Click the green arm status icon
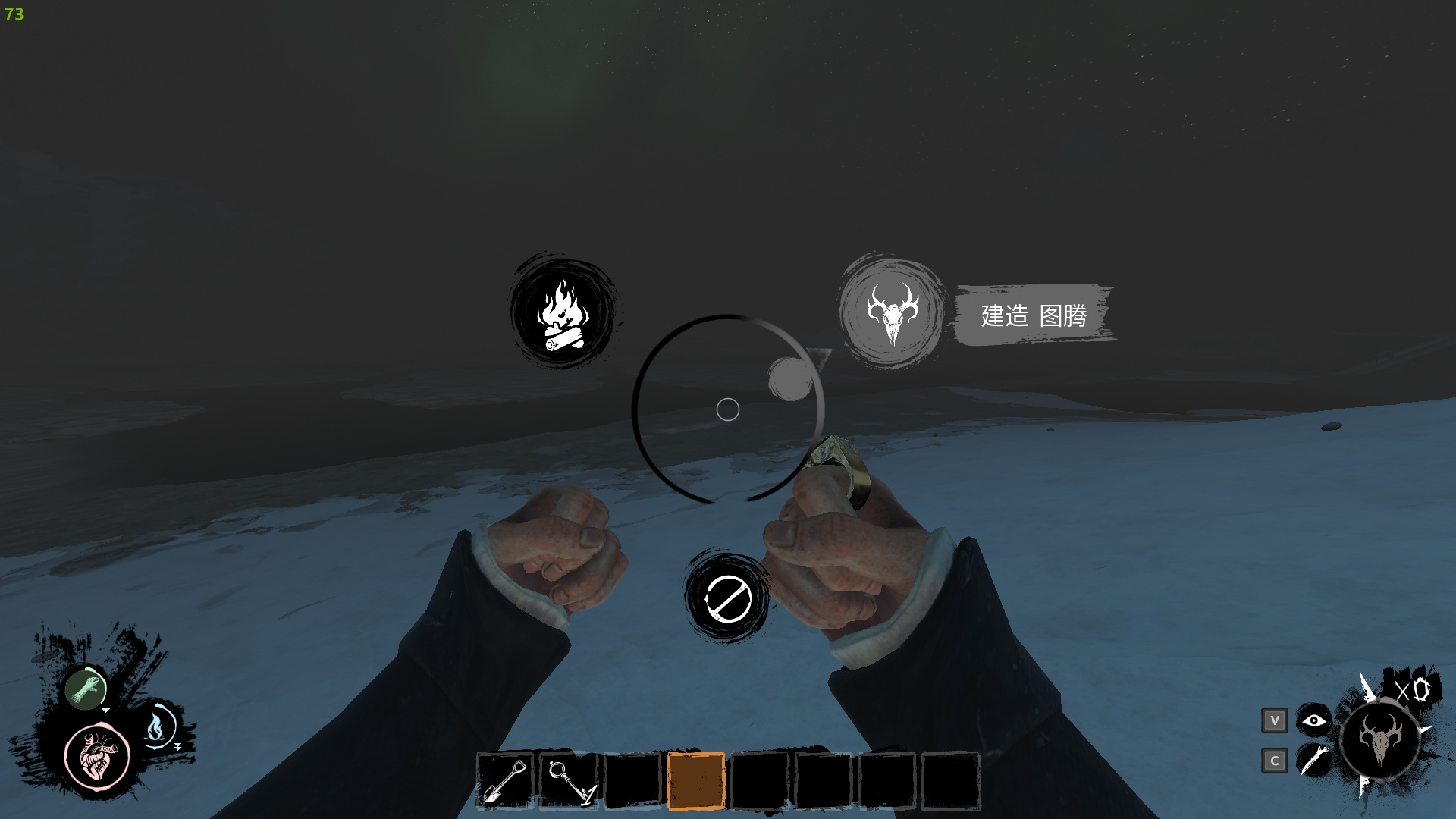The width and height of the screenshot is (1456, 819). point(85,689)
